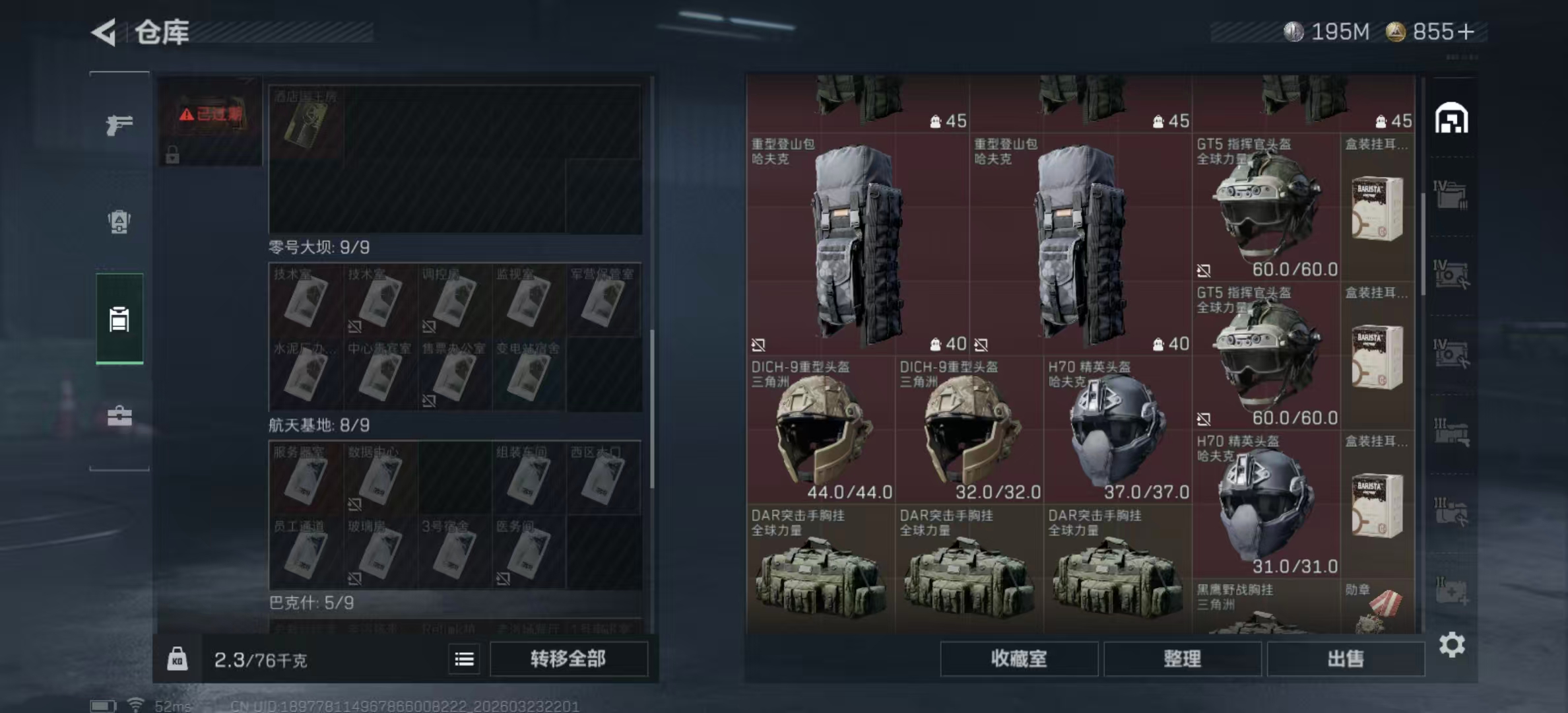Open the gear settings icon
1568x713 pixels.
coord(1452,644)
